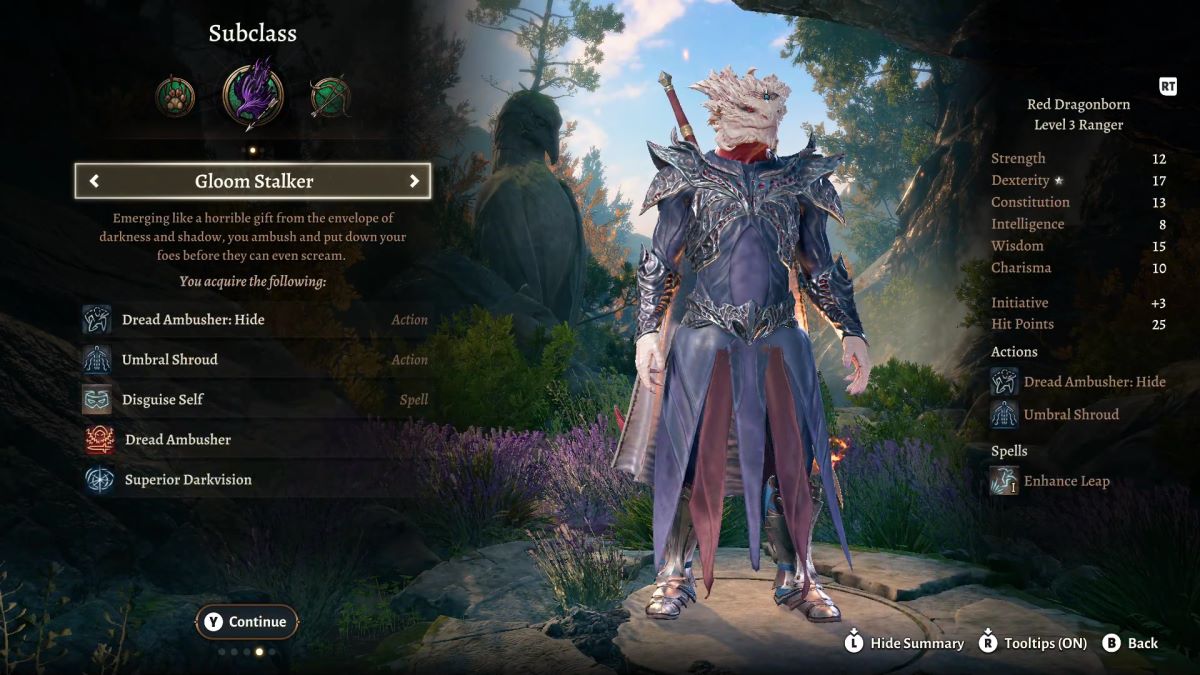Cycle to the previous subclass with left arrow
This screenshot has height=675, width=1200.
click(x=94, y=181)
